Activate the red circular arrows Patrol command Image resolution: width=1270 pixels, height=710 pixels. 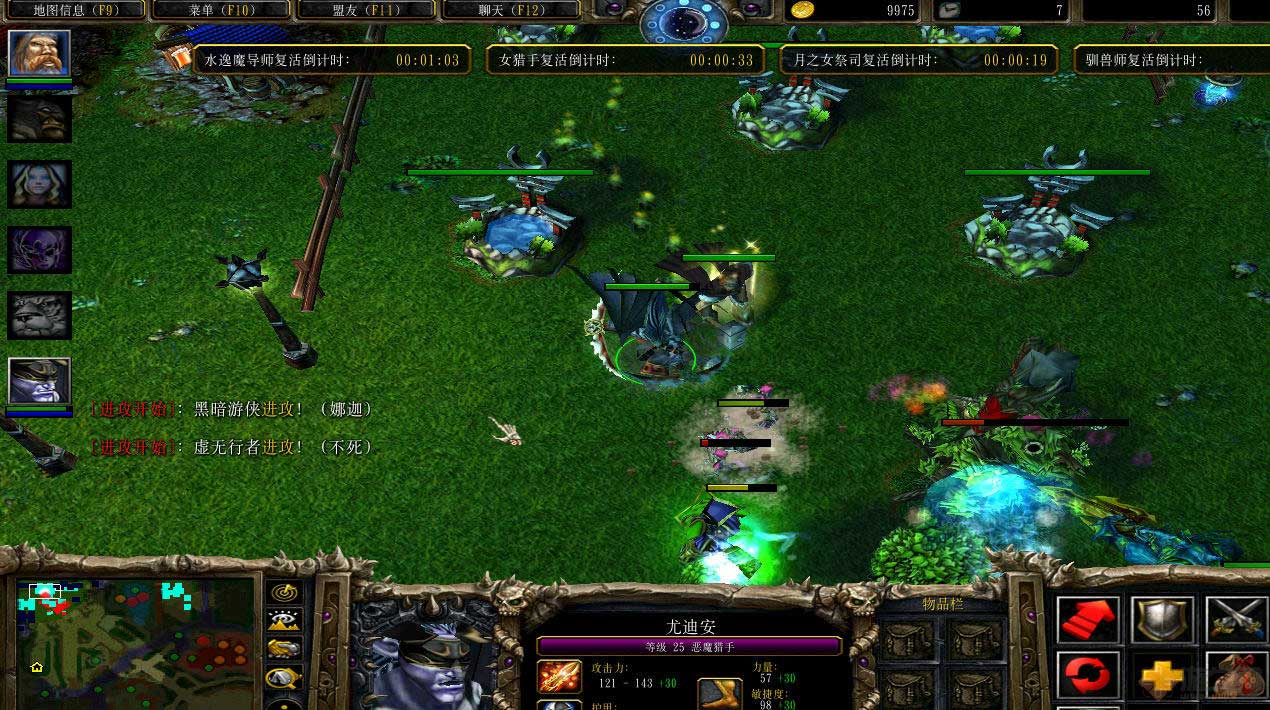pos(1089,678)
